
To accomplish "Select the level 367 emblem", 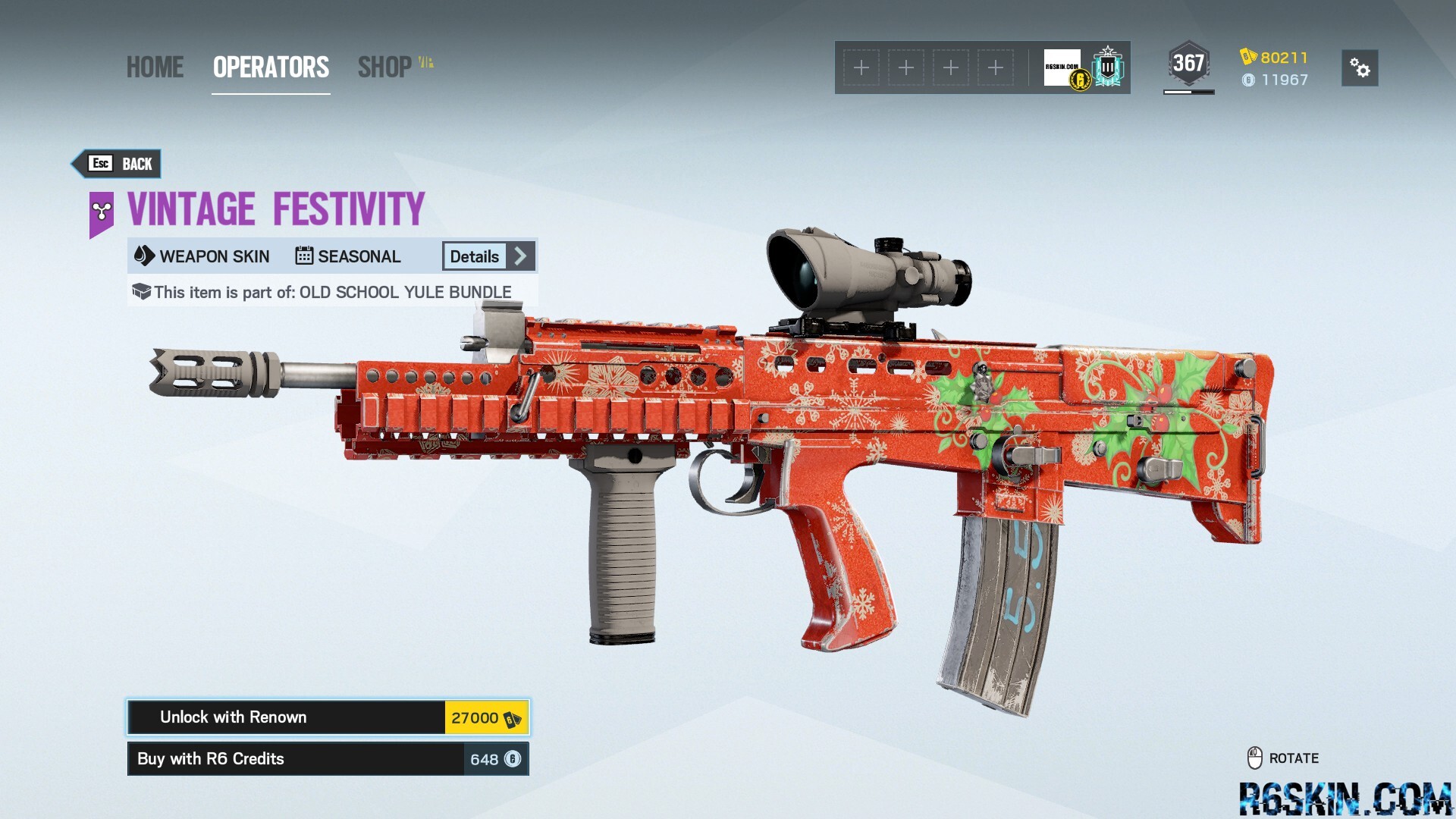I will coord(1188,64).
